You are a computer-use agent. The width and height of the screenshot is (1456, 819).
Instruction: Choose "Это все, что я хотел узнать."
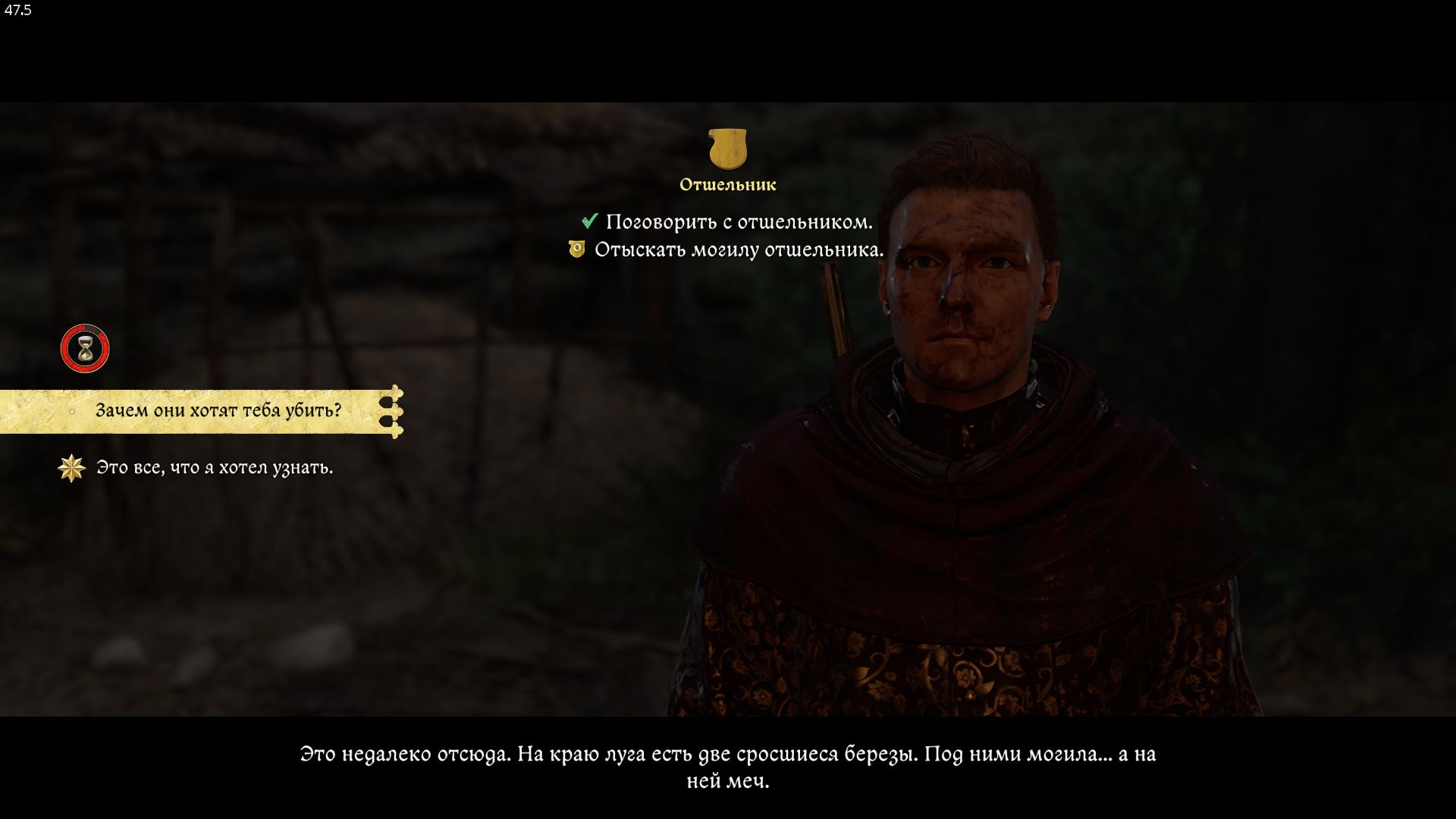(x=214, y=468)
